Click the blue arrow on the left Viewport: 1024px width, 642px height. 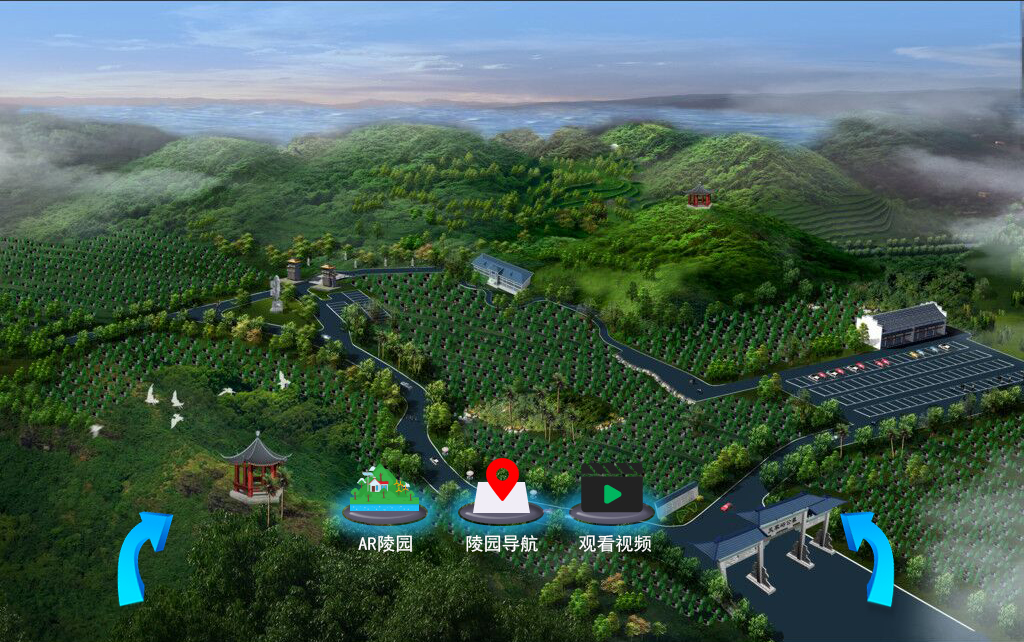141,556
